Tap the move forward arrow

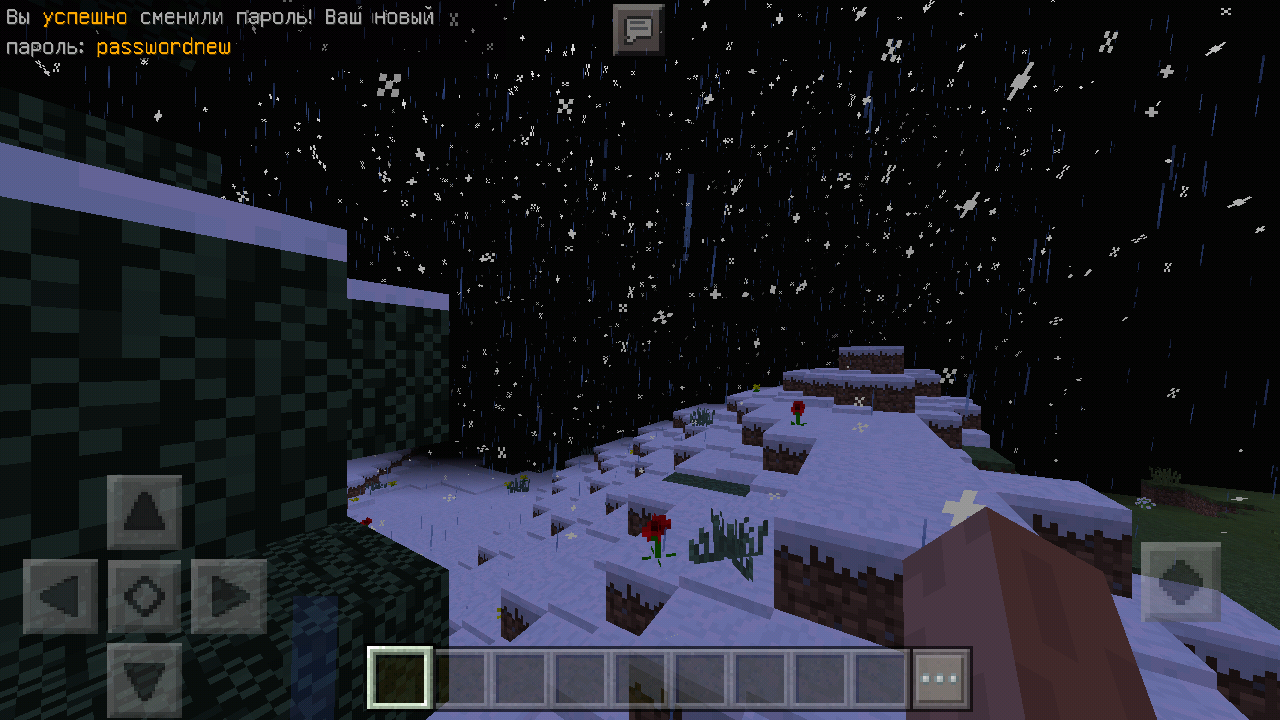point(145,513)
